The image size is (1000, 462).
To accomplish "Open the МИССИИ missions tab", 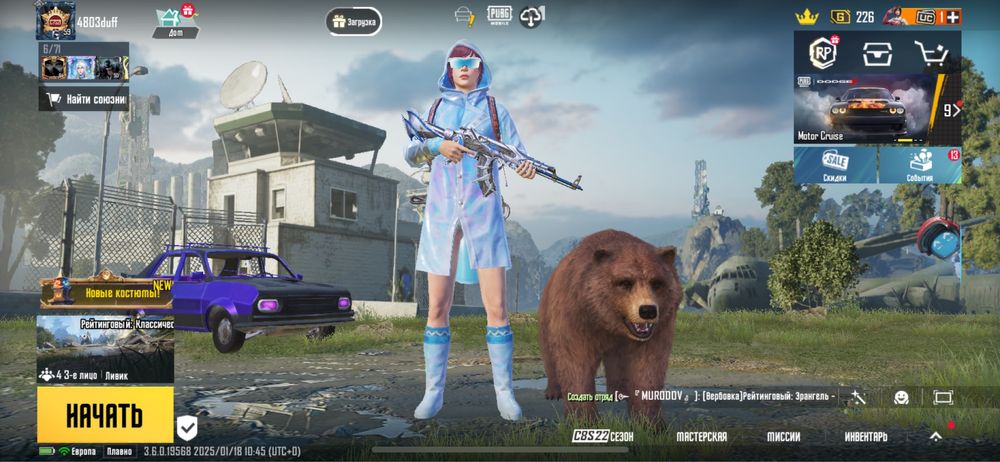I will tap(783, 437).
